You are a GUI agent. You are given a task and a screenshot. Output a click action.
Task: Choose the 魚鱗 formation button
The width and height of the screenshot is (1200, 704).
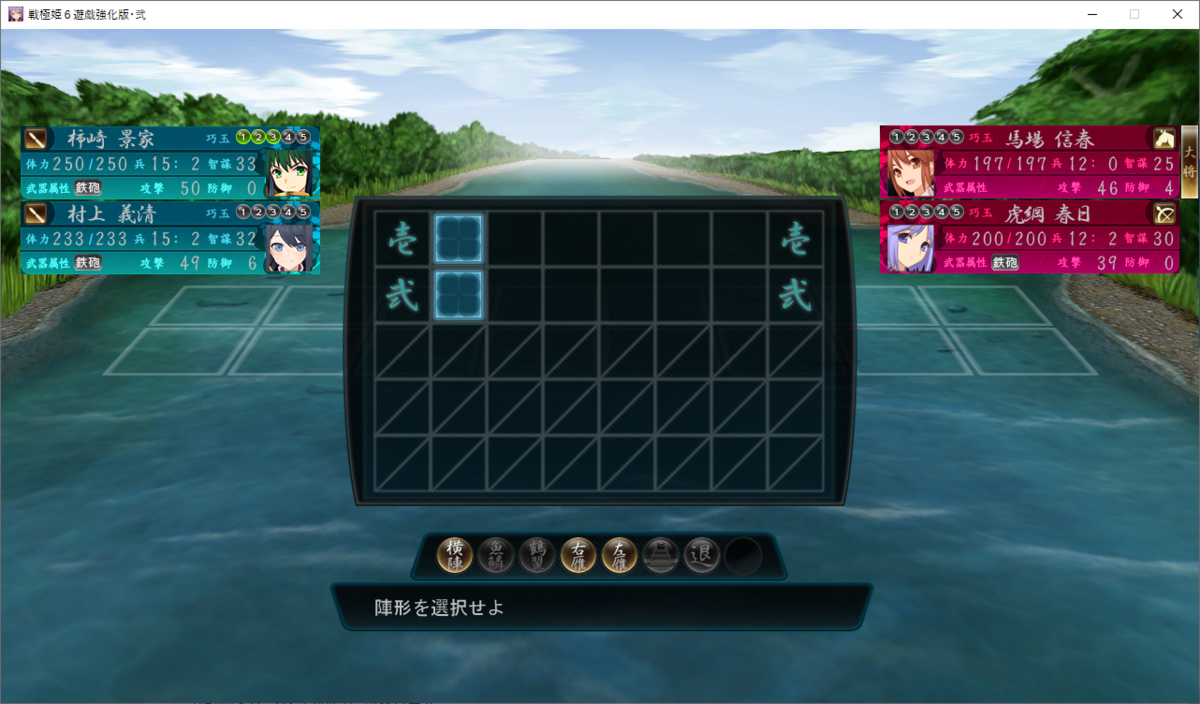tap(497, 555)
